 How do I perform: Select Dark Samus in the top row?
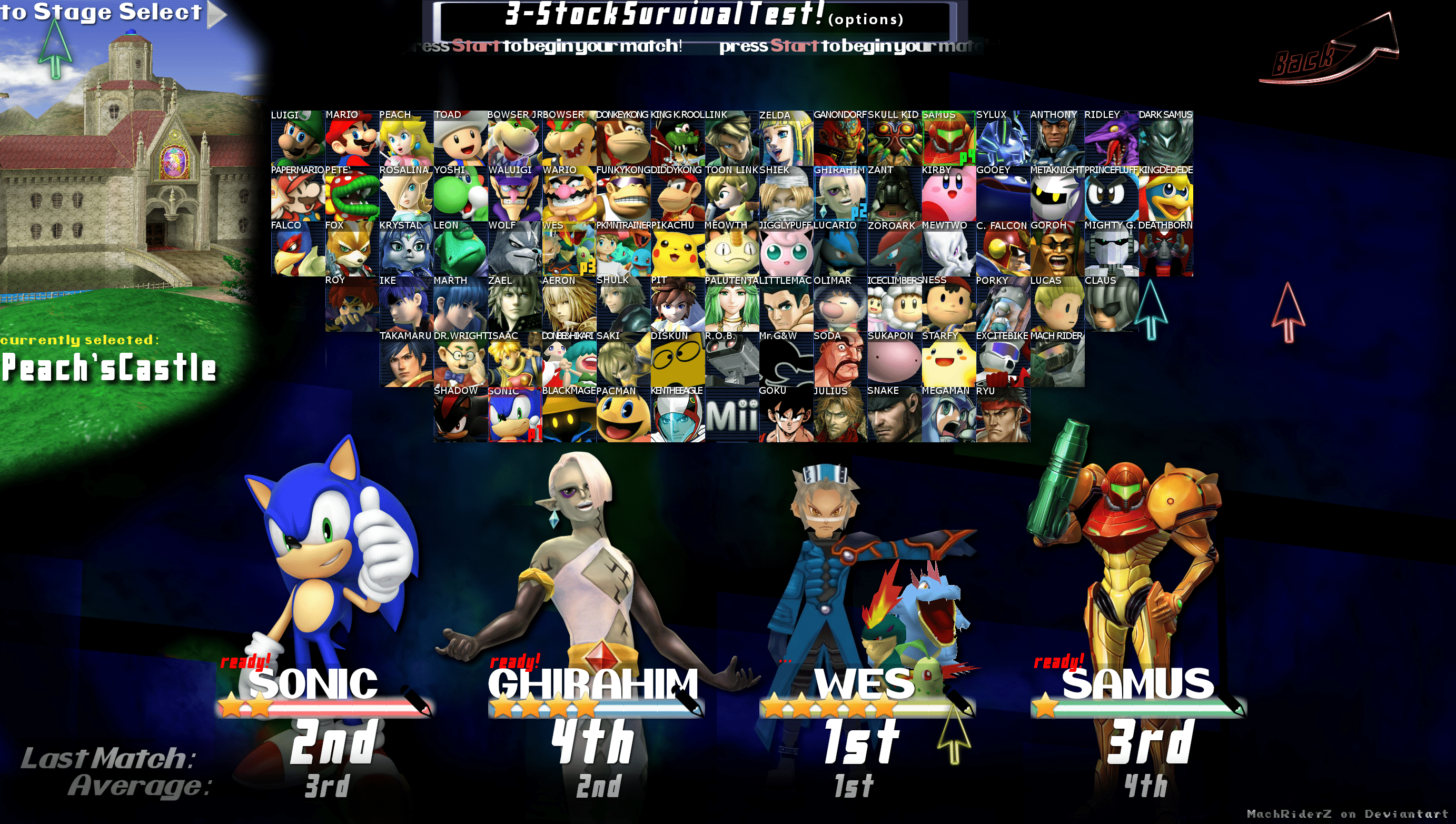click(x=1166, y=141)
